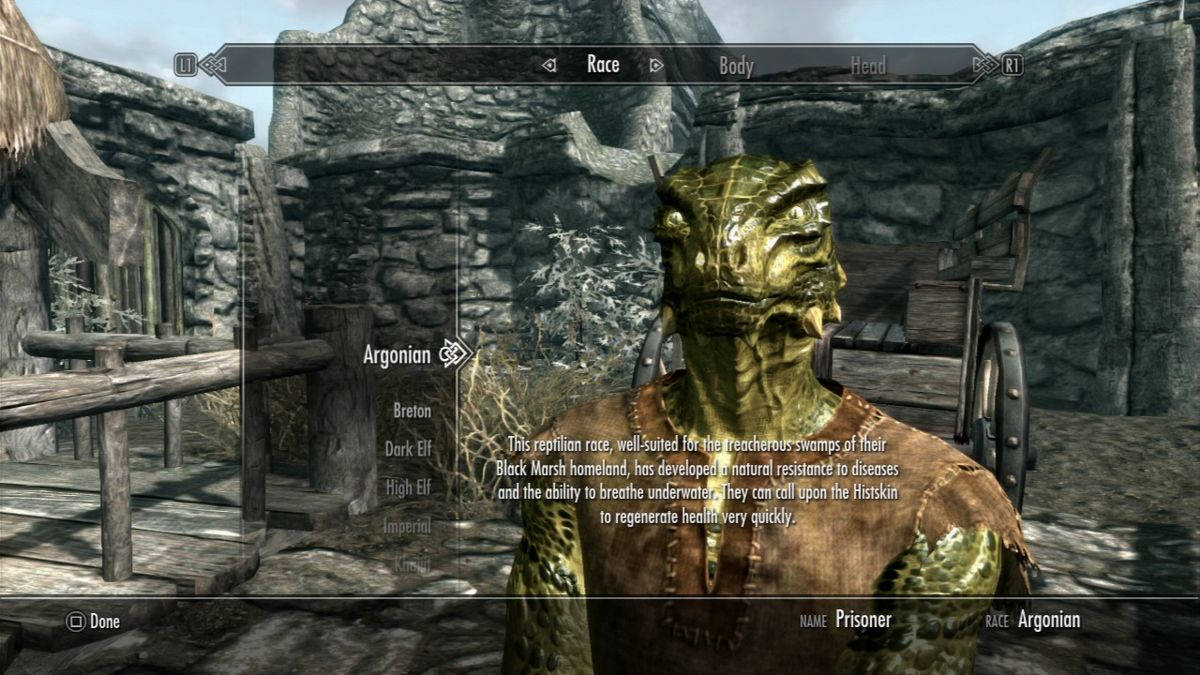Screen dimensions: 1200x675
Task: Pick Dark Elf from the race list
Action: [x=408, y=449]
